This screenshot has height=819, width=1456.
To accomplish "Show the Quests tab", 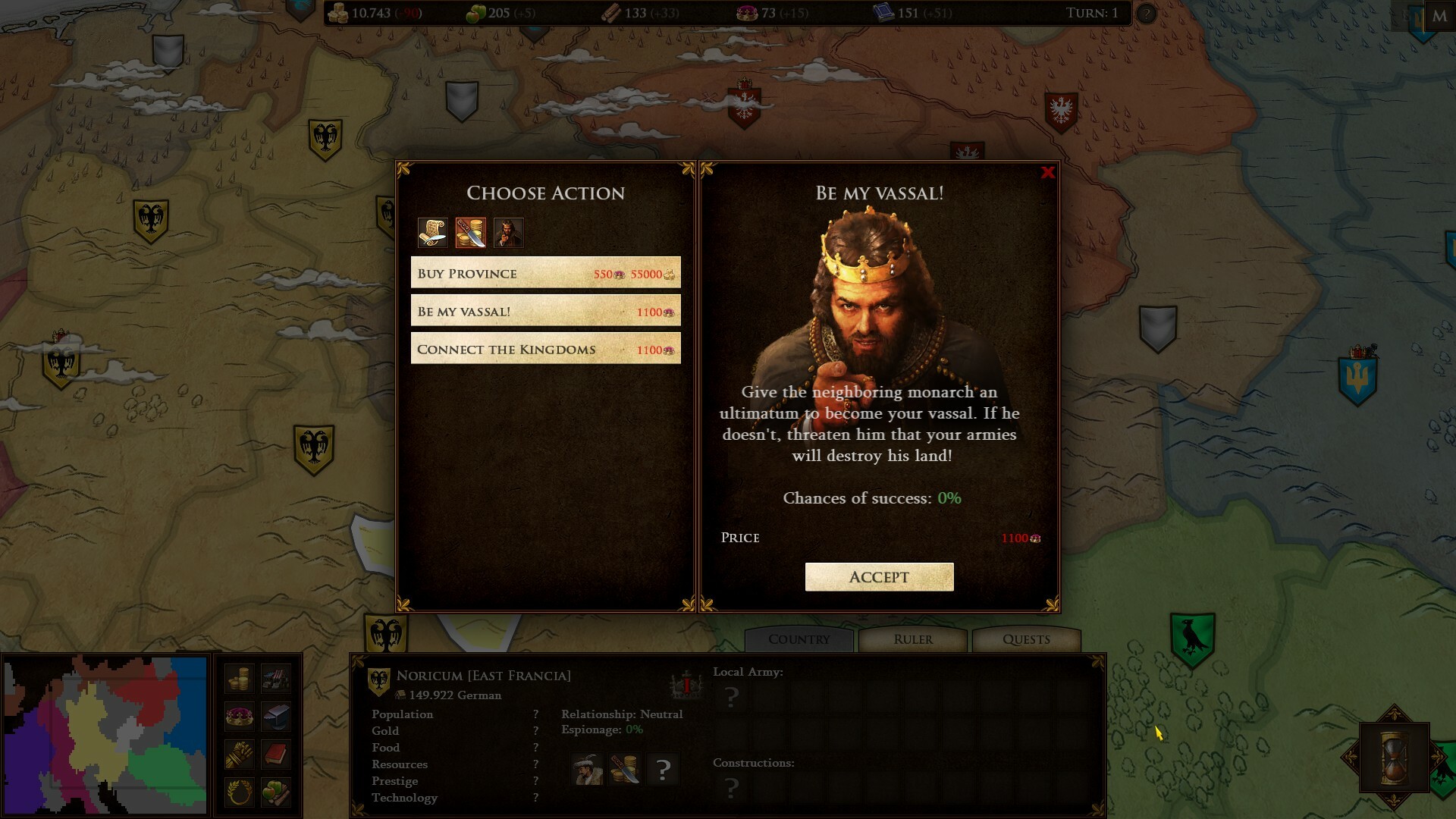I will click(x=1026, y=639).
